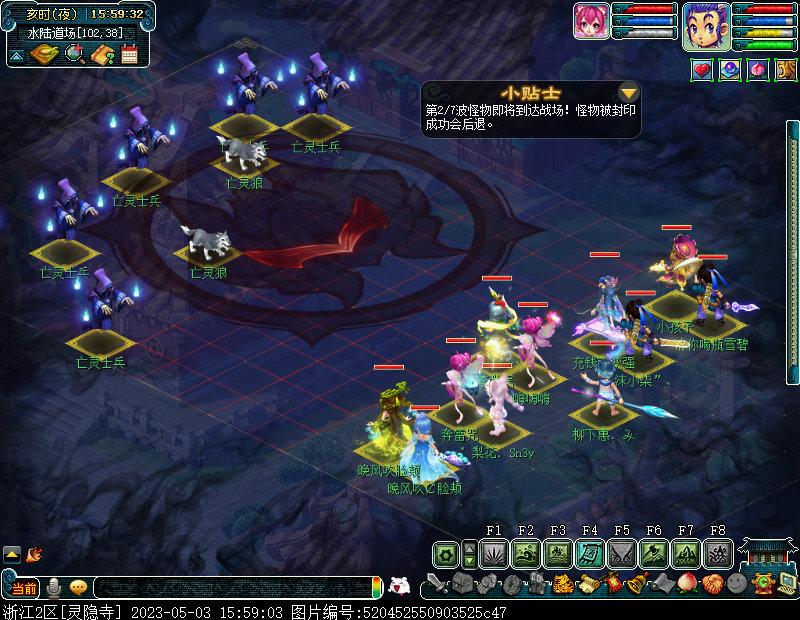Open the peach icon in bottom toolbar

685,583
